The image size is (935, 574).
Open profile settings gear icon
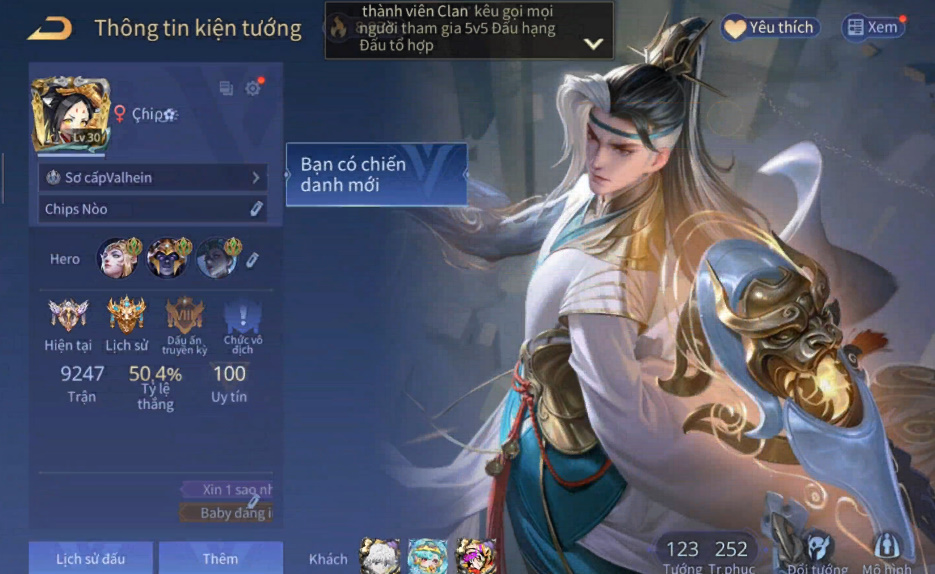[x=253, y=89]
